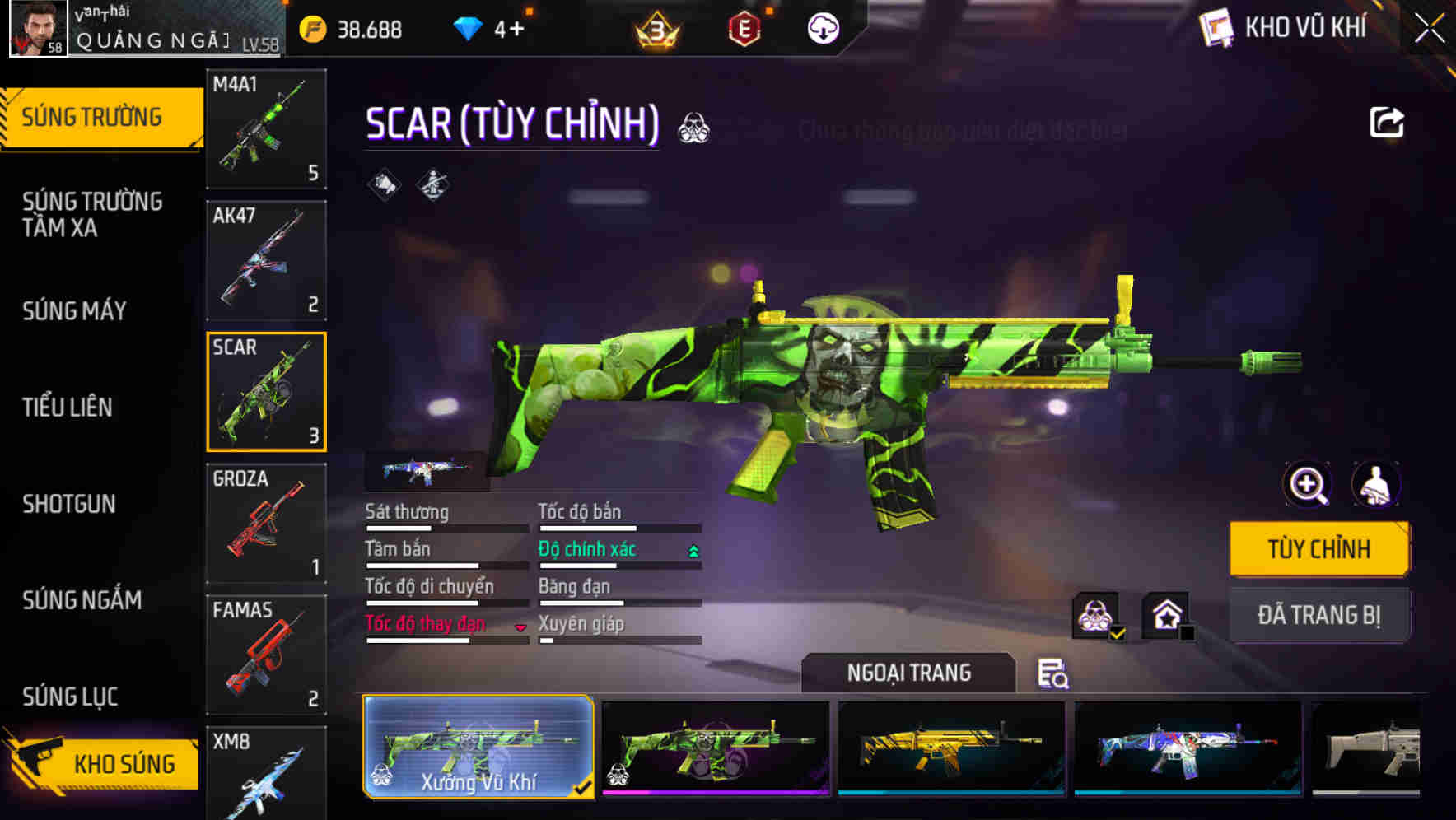
Task: Open the zoom magnifier icon
Action: [1306, 485]
